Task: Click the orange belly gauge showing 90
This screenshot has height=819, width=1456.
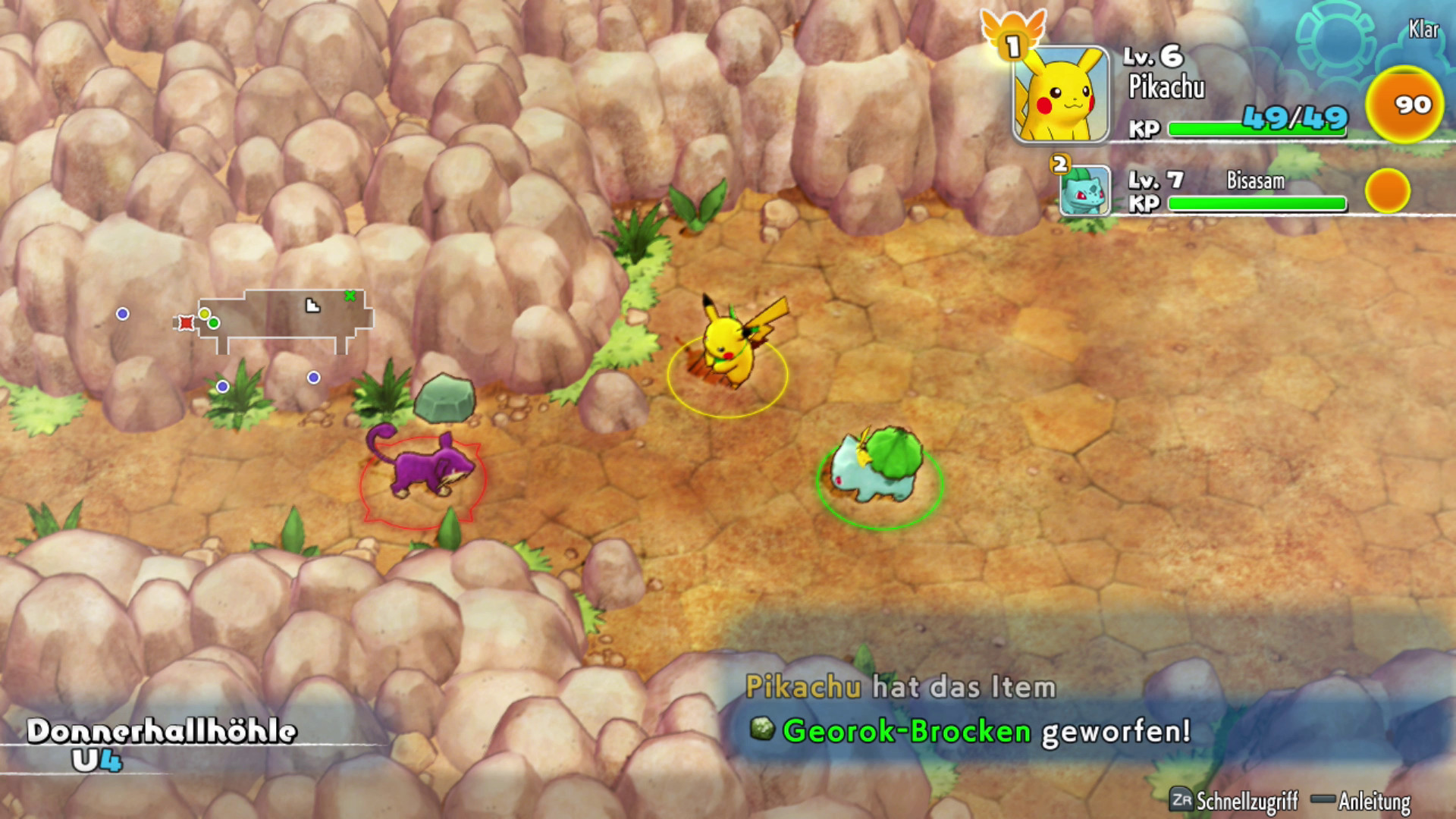Action: click(x=1403, y=105)
